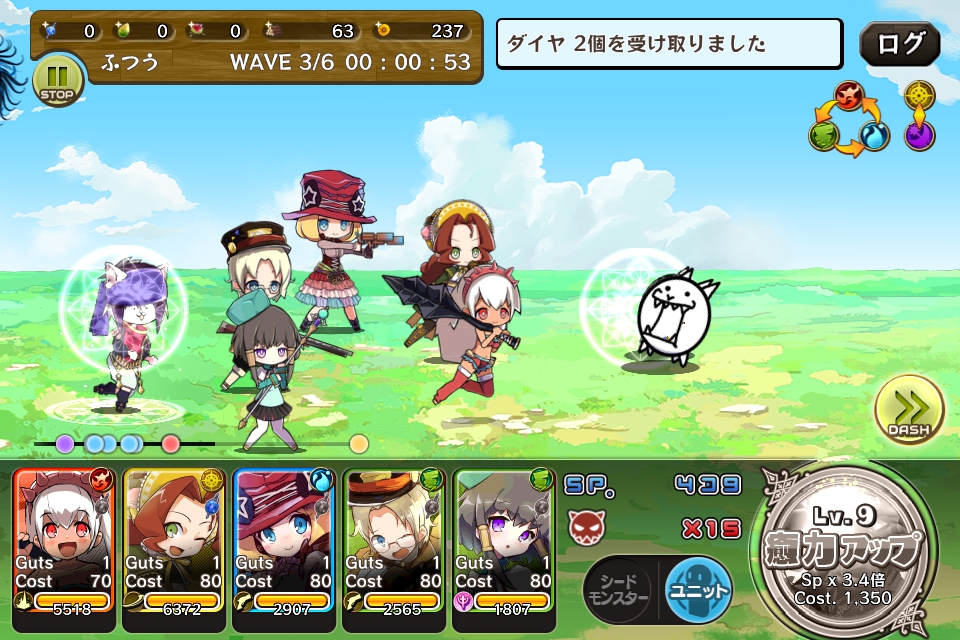This screenshot has height=640, width=960.
Task: Tap the elemental affinity cycle chart
Action: coord(846,120)
